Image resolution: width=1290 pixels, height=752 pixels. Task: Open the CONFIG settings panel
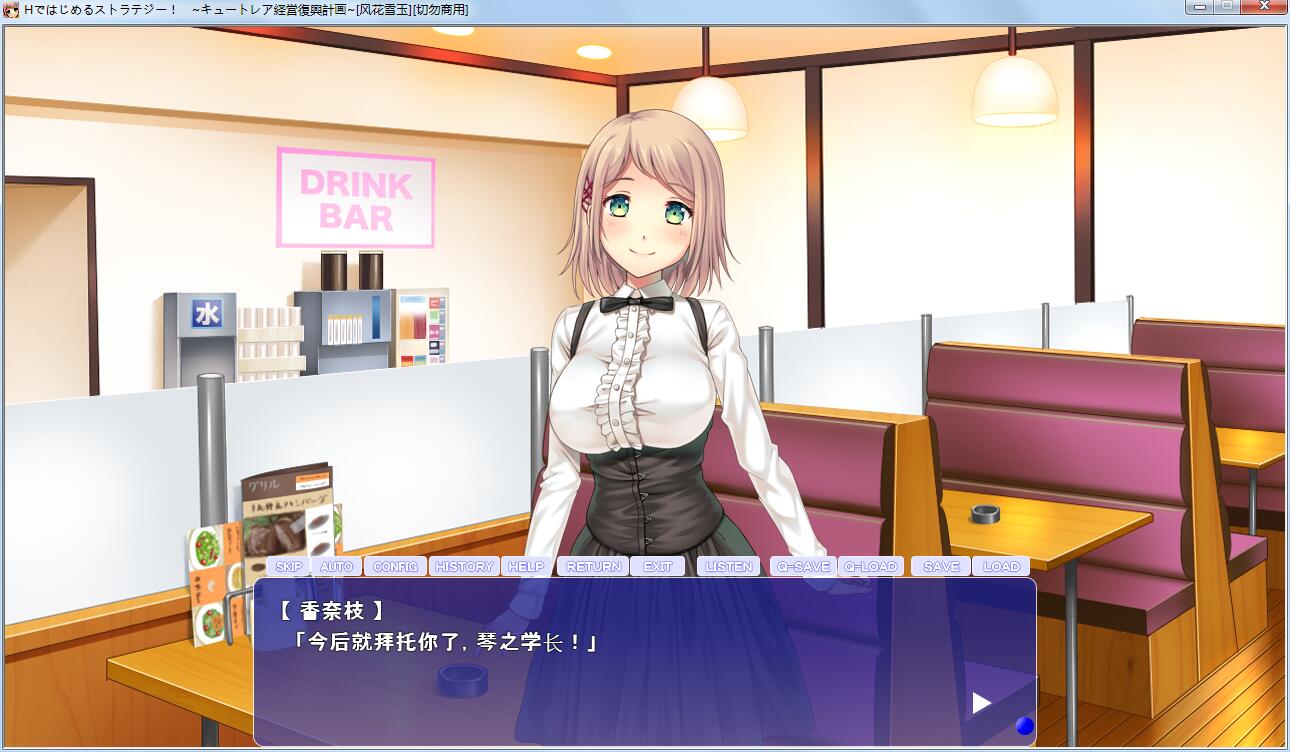tap(394, 566)
